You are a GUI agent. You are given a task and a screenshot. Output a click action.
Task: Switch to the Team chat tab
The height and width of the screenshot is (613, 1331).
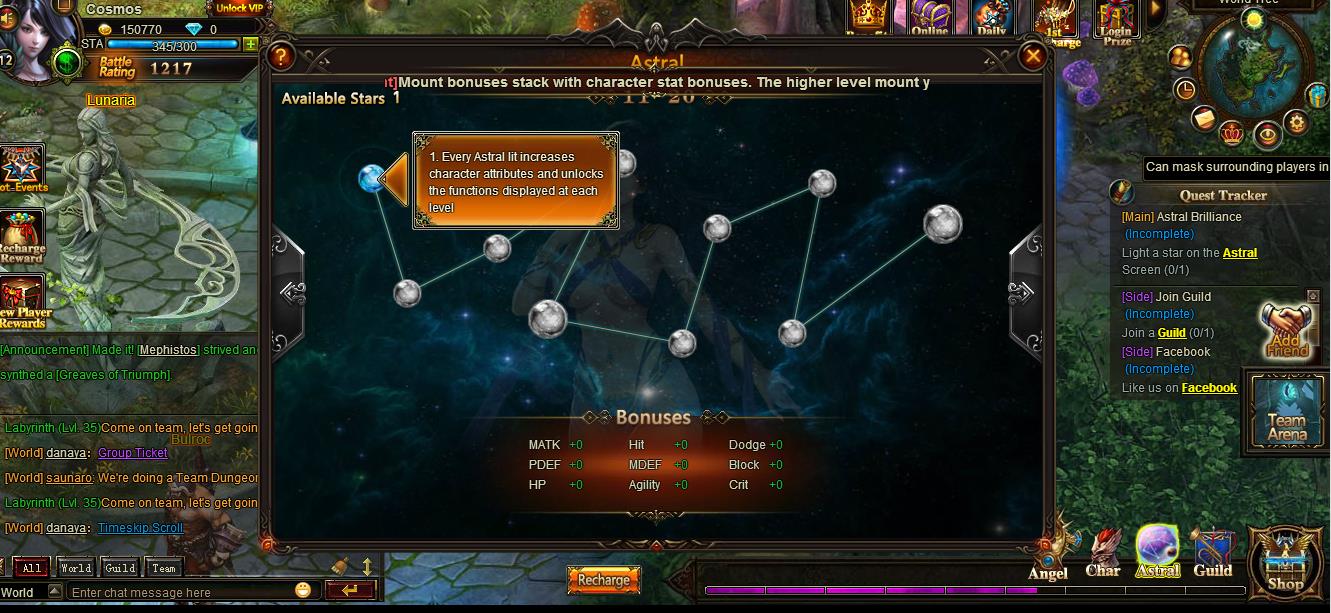point(164,568)
